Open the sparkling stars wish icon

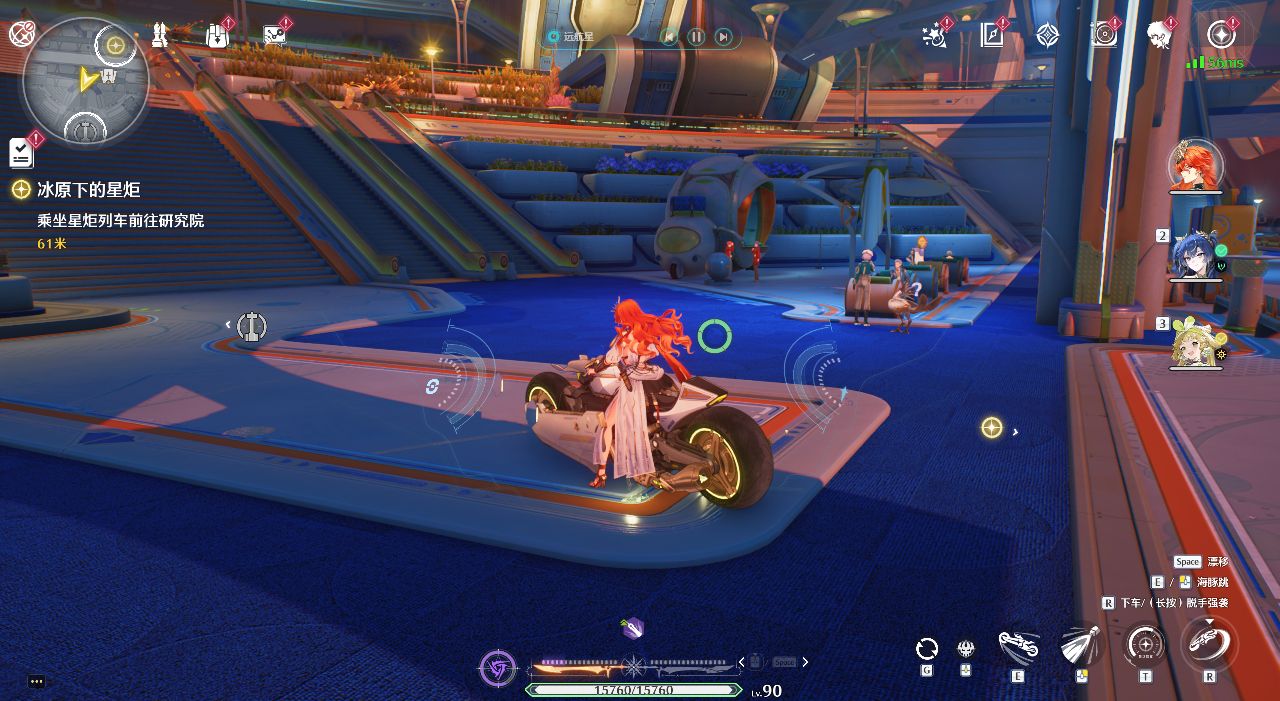[935, 36]
